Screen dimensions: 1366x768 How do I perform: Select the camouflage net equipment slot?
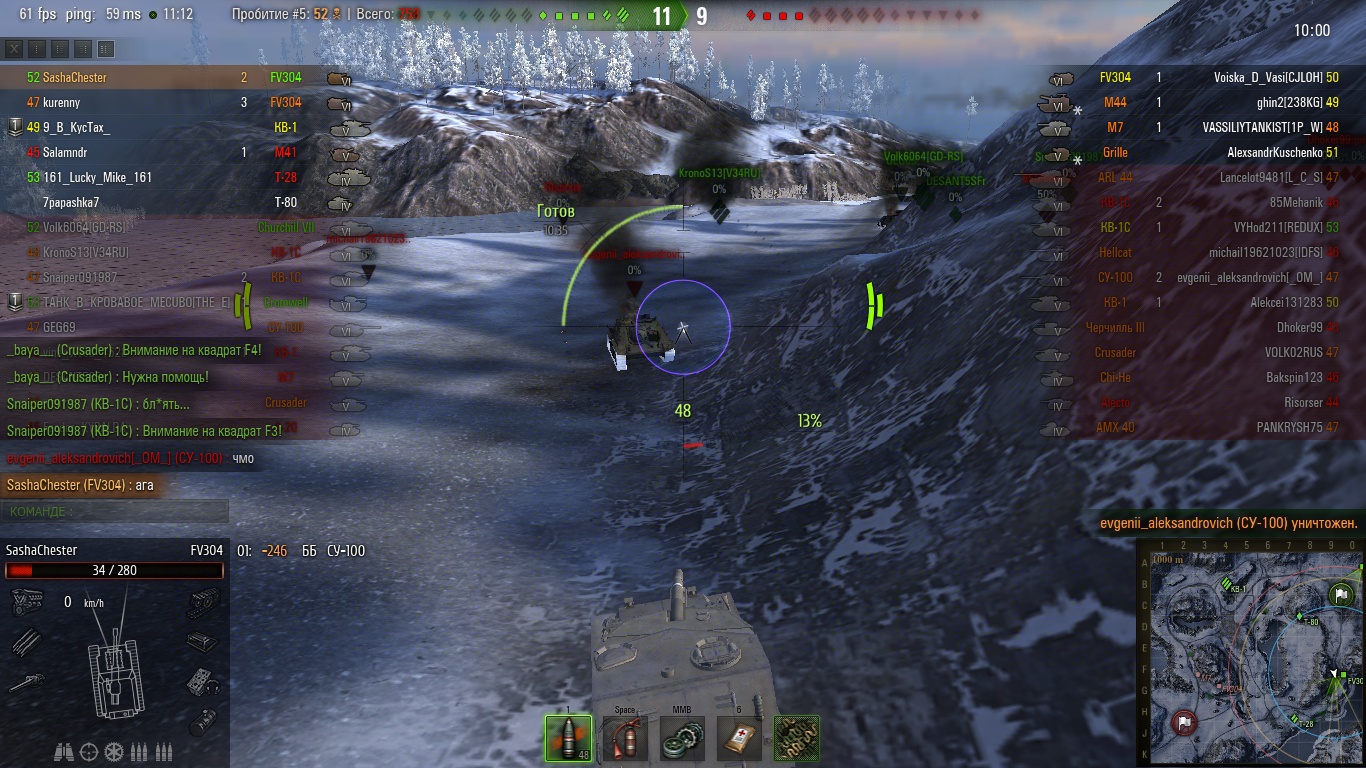tap(797, 738)
